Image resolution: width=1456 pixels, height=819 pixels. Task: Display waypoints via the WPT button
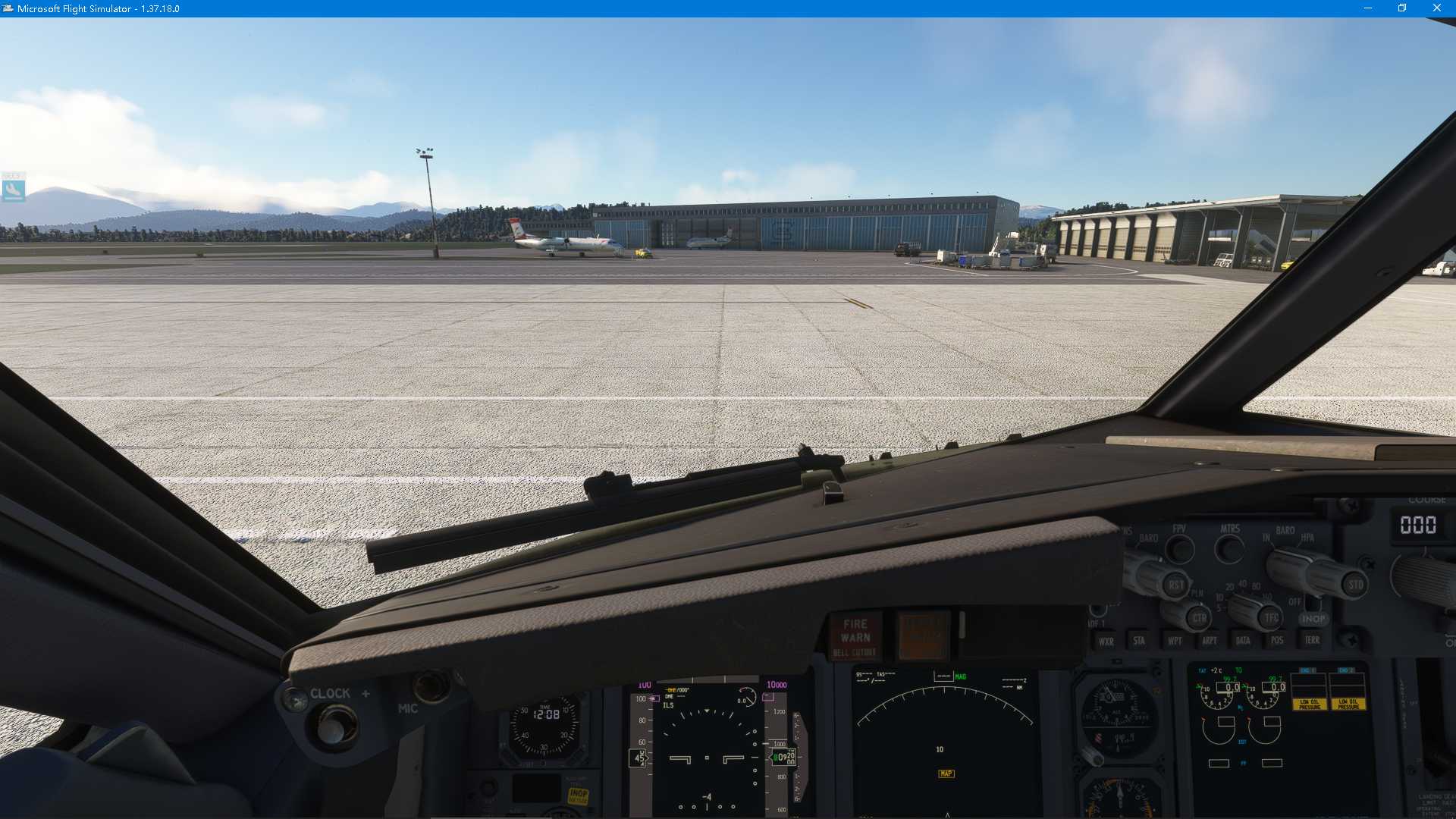(x=1175, y=640)
